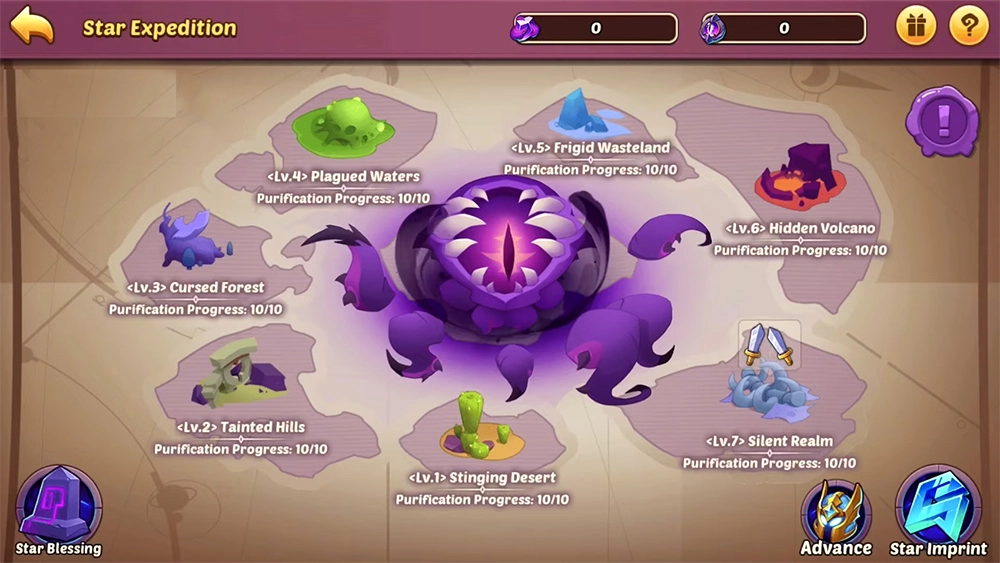This screenshot has width=1000, height=563.
Task: Go back with the yellow arrow
Action: tap(32, 26)
